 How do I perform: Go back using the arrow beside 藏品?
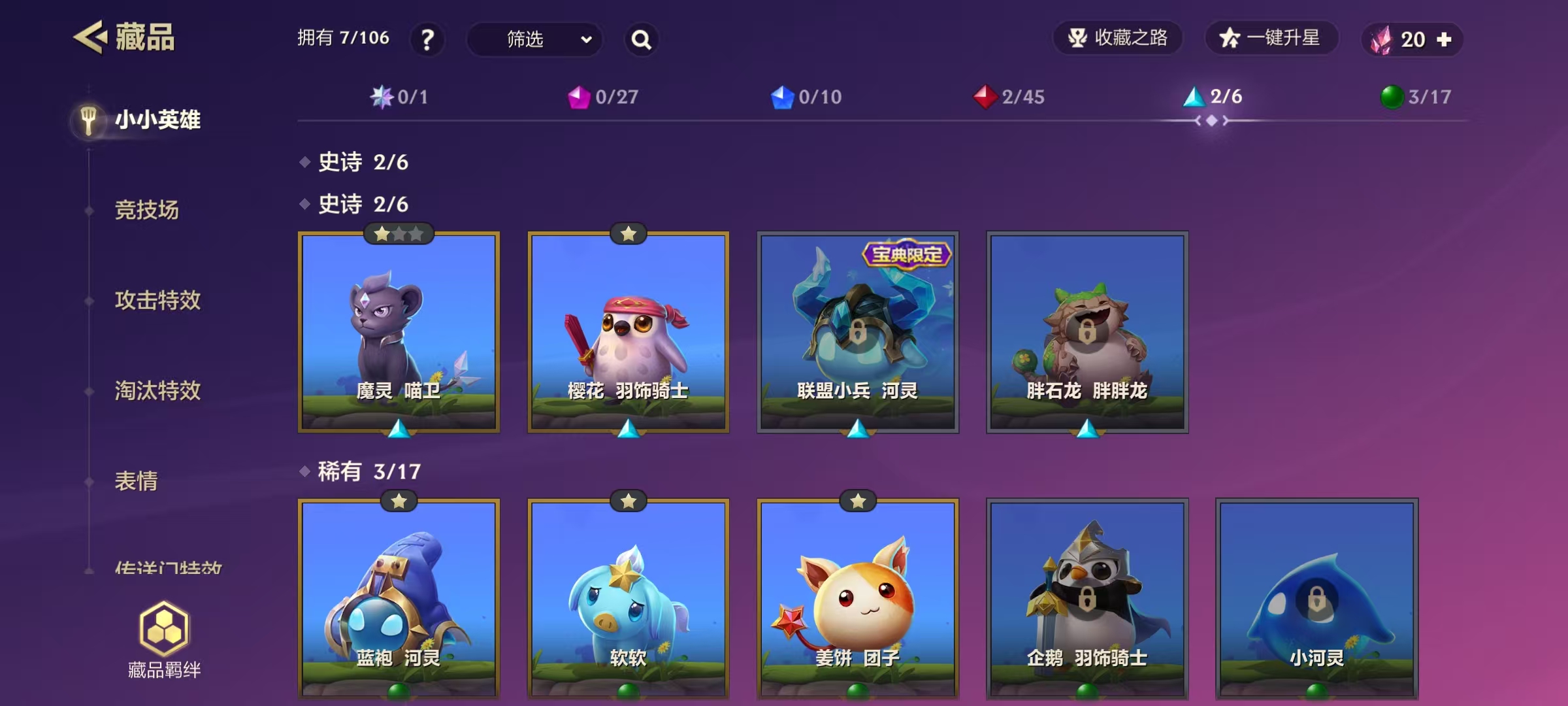(x=90, y=37)
